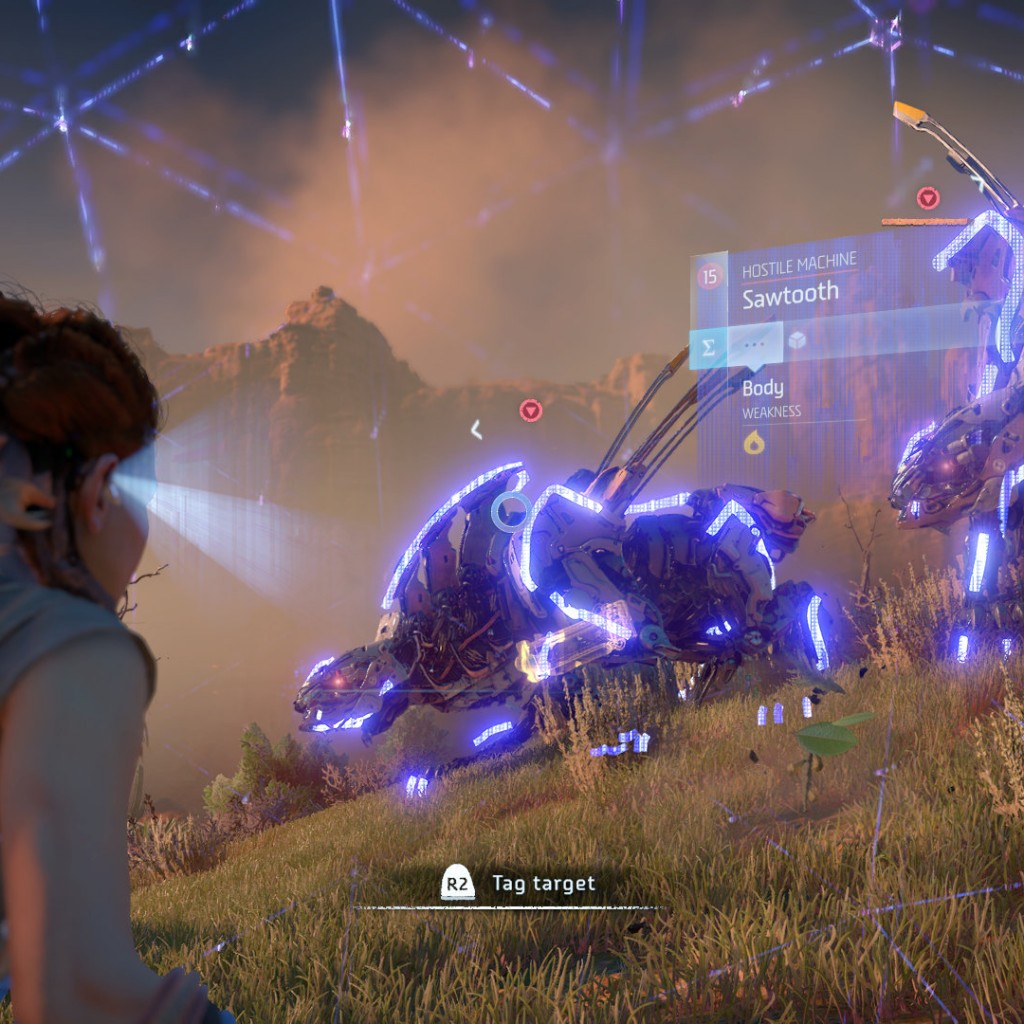
Task: Select the ellipsis Body tab in the scan panel
Action: 755,345
